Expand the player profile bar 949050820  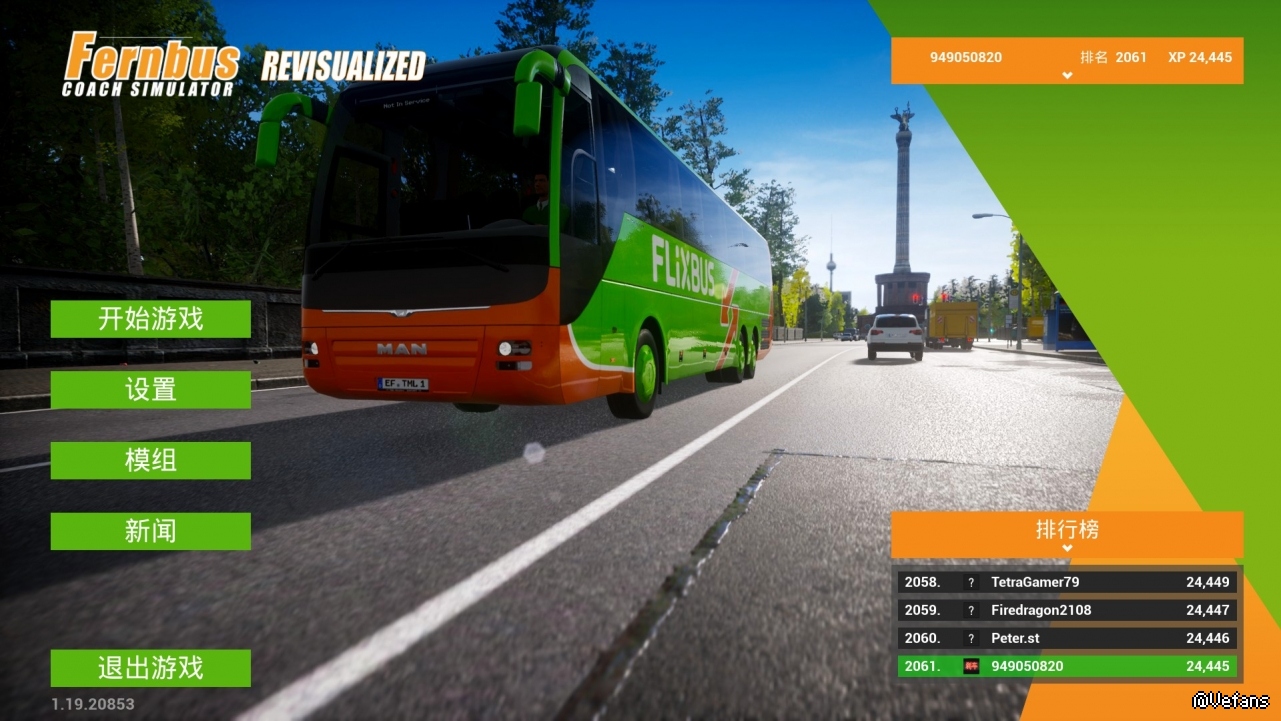(1067, 60)
